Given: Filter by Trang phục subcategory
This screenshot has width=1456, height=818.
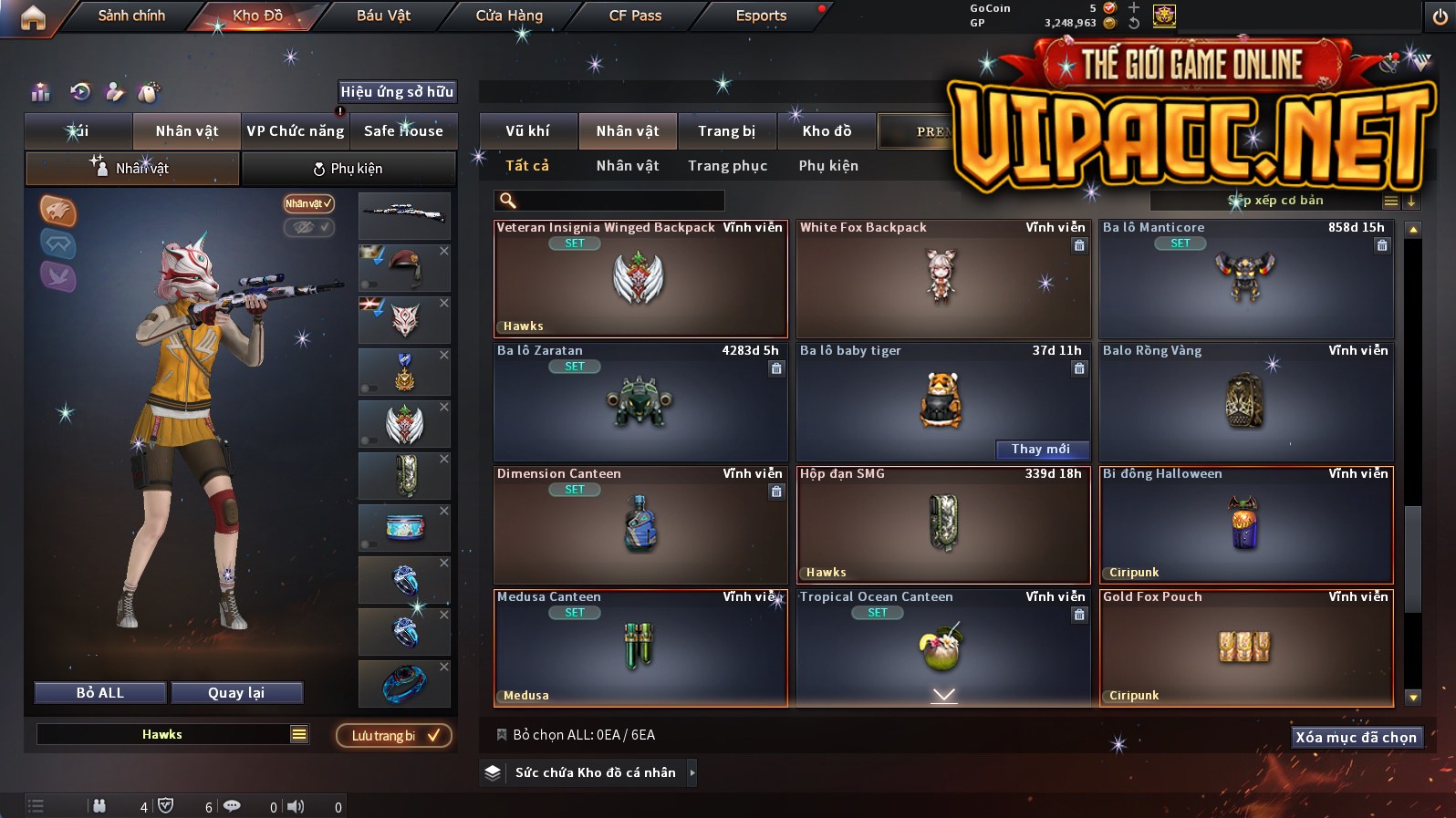Looking at the screenshot, I should [x=727, y=166].
